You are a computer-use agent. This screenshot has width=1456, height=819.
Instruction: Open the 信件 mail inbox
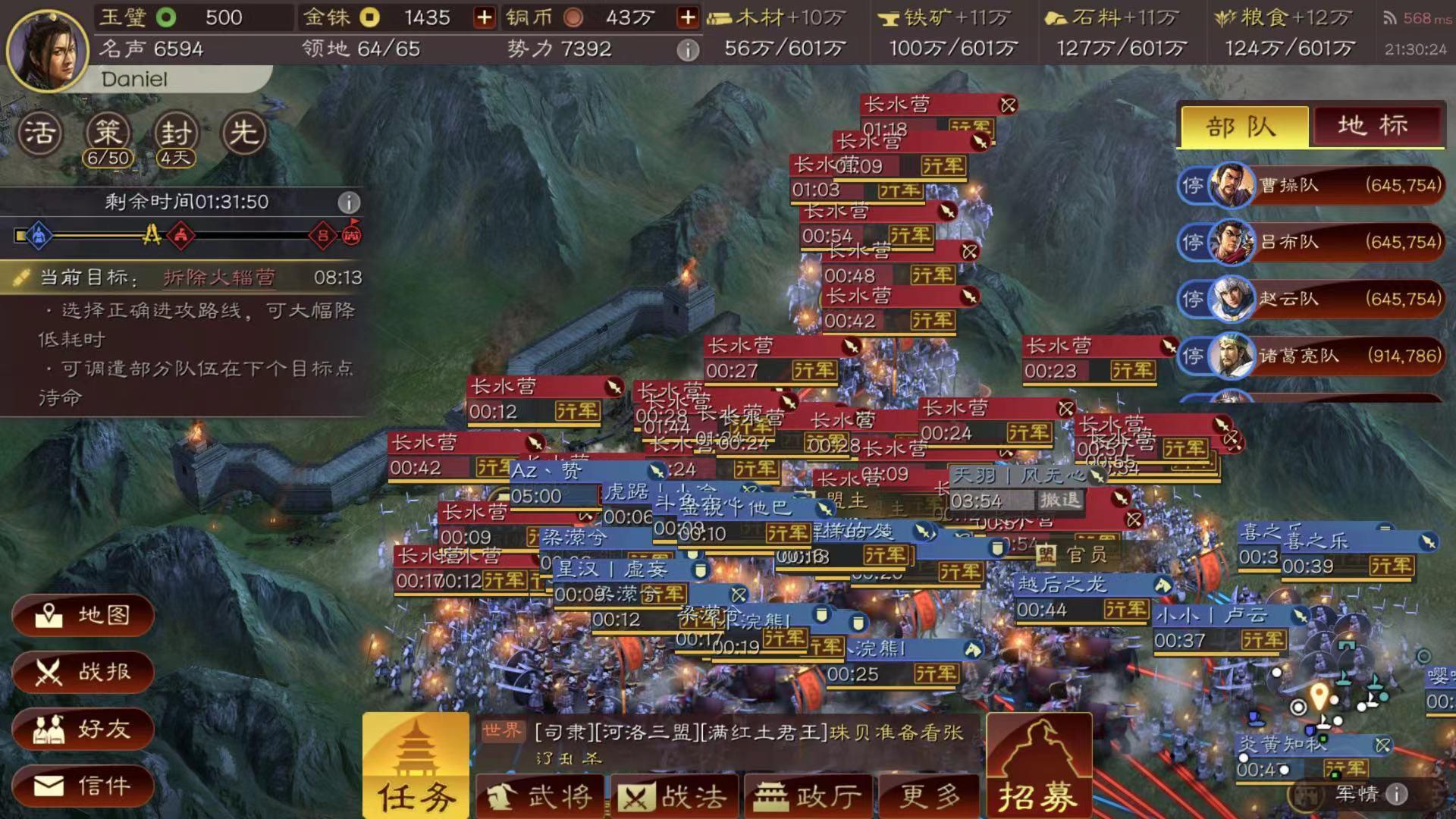pos(83,786)
